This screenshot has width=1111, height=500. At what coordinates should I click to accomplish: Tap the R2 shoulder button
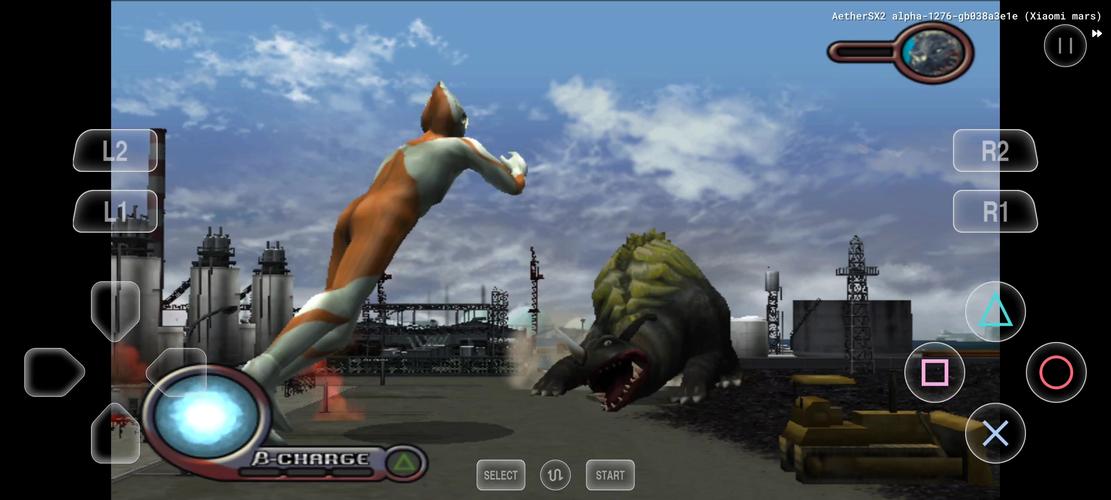click(994, 151)
